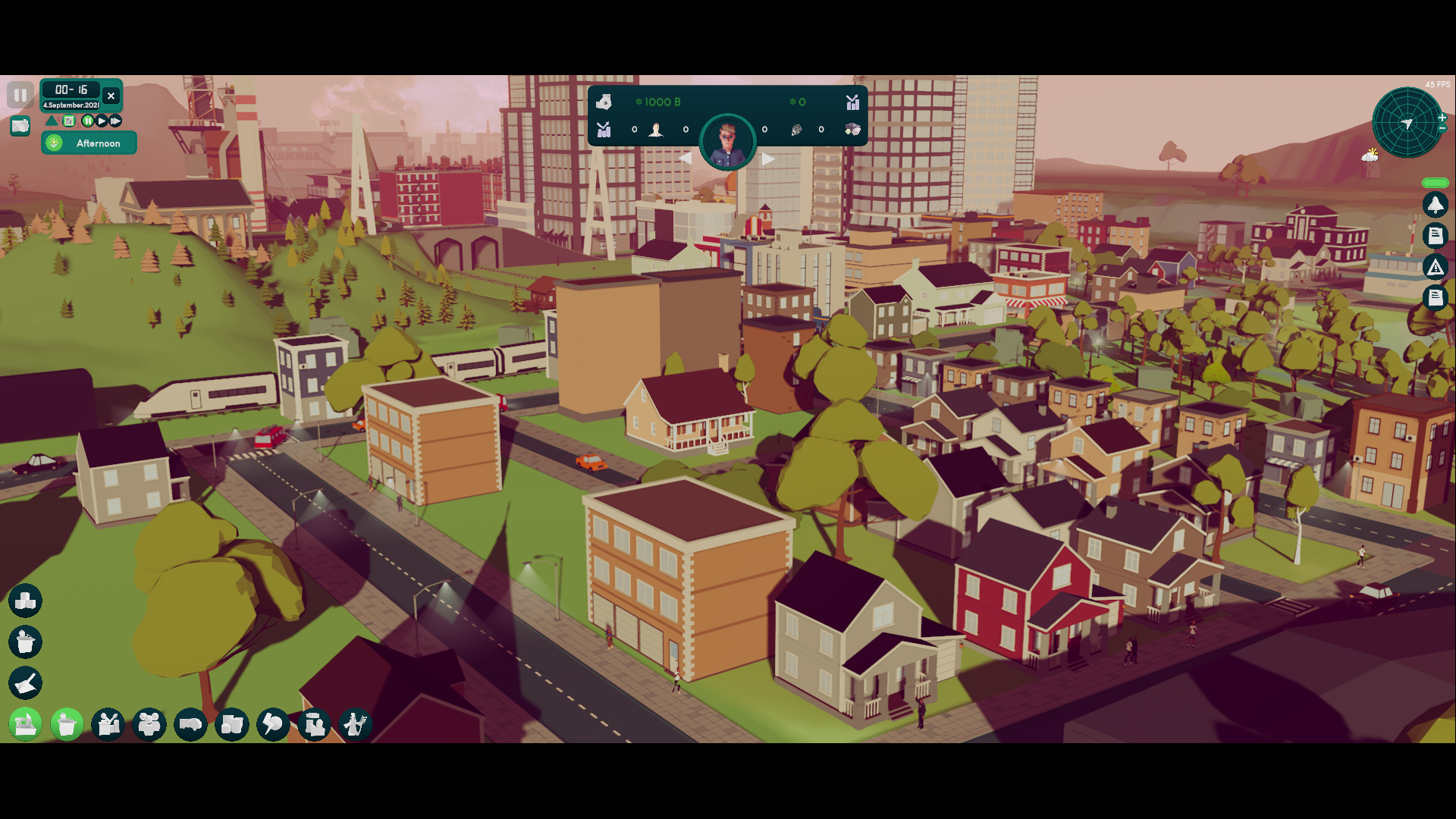Open the radar minimap

coord(1407,123)
